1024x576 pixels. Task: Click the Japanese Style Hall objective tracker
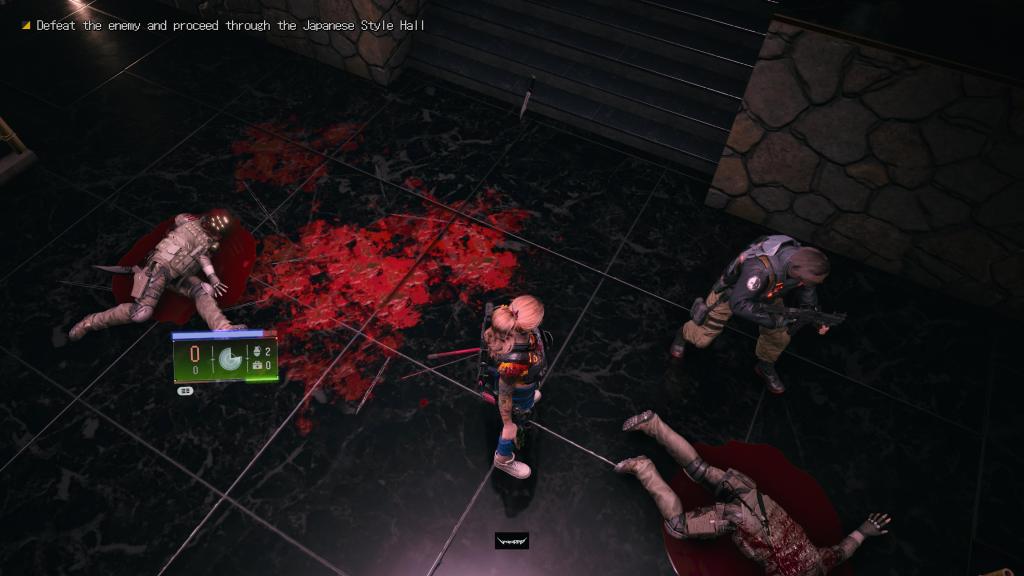coord(230,25)
